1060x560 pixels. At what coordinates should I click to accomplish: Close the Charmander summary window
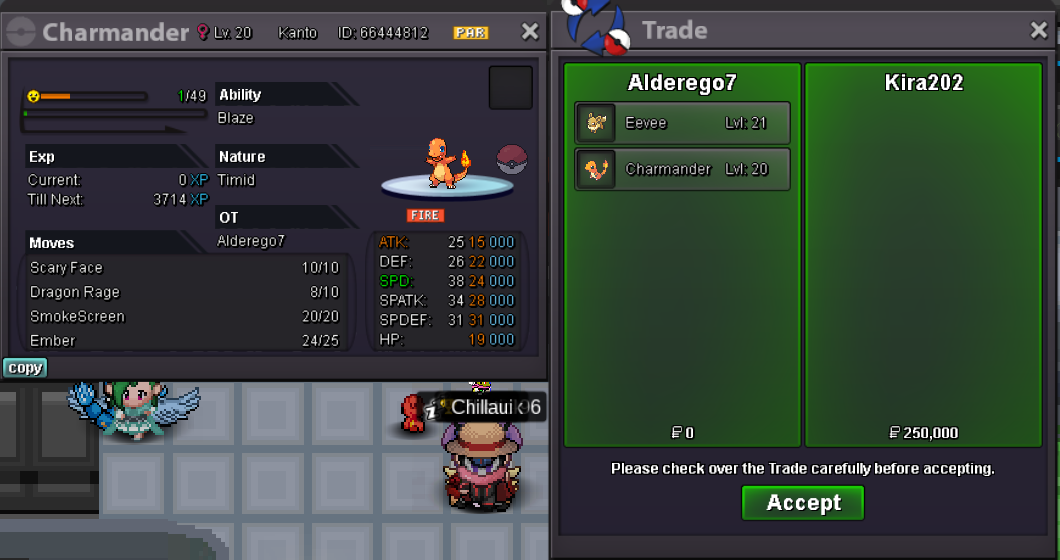pos(530,32)
